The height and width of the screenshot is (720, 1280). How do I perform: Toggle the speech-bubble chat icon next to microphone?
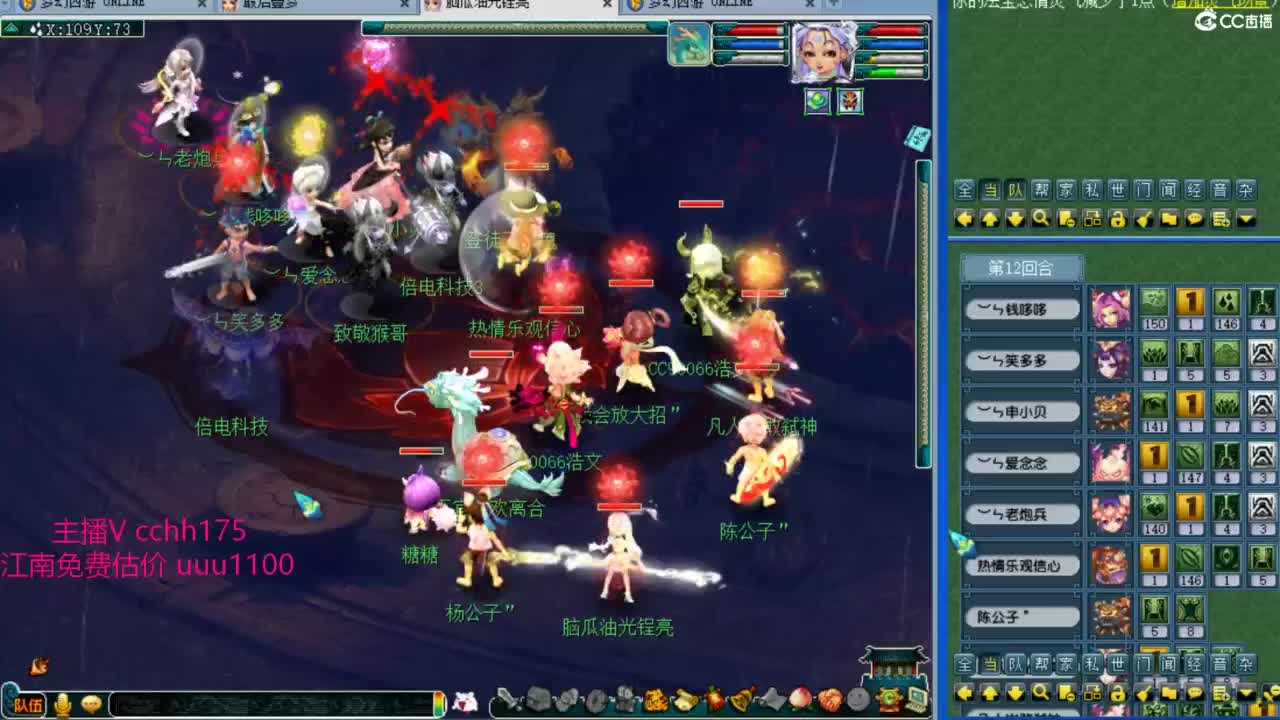(x=91, y=703)
